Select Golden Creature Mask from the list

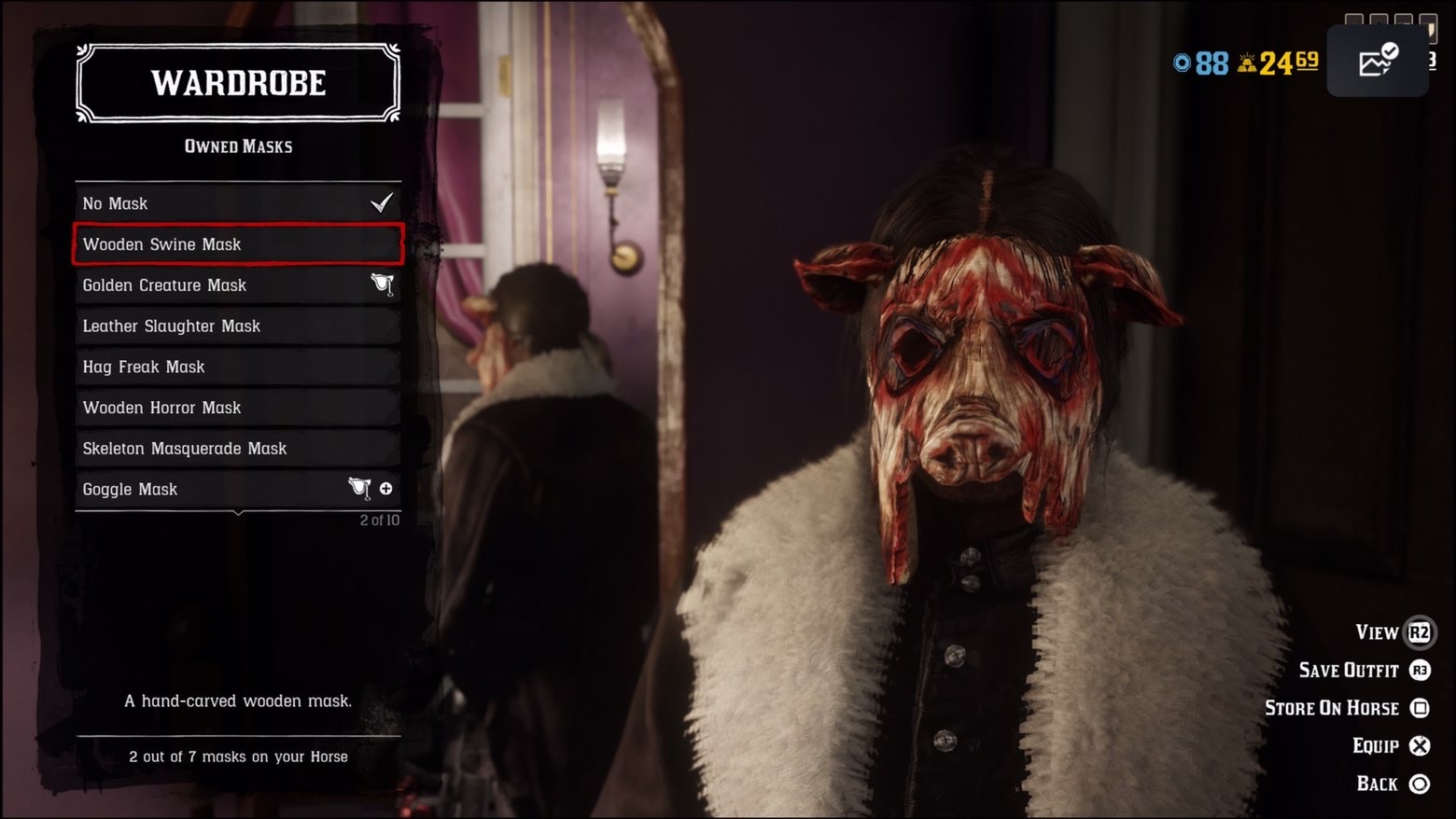tap(238, 285)
